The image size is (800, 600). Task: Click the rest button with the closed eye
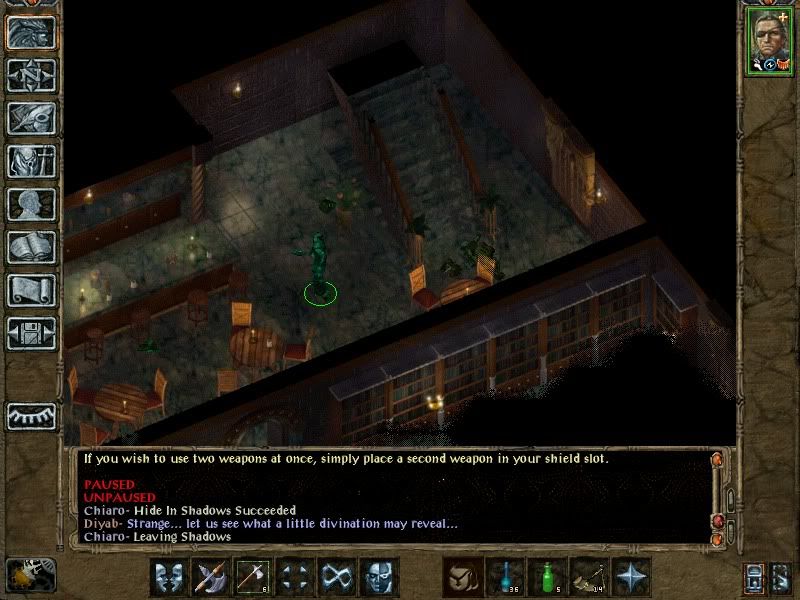31,415
